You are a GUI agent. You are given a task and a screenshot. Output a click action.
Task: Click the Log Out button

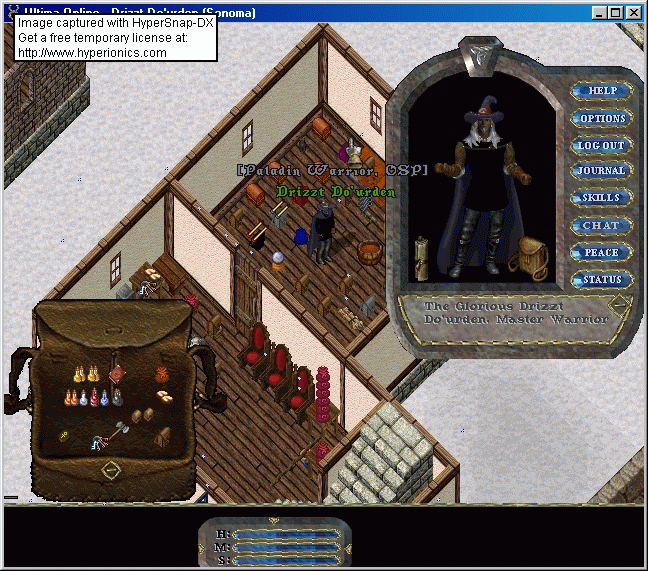coord(601,145)
